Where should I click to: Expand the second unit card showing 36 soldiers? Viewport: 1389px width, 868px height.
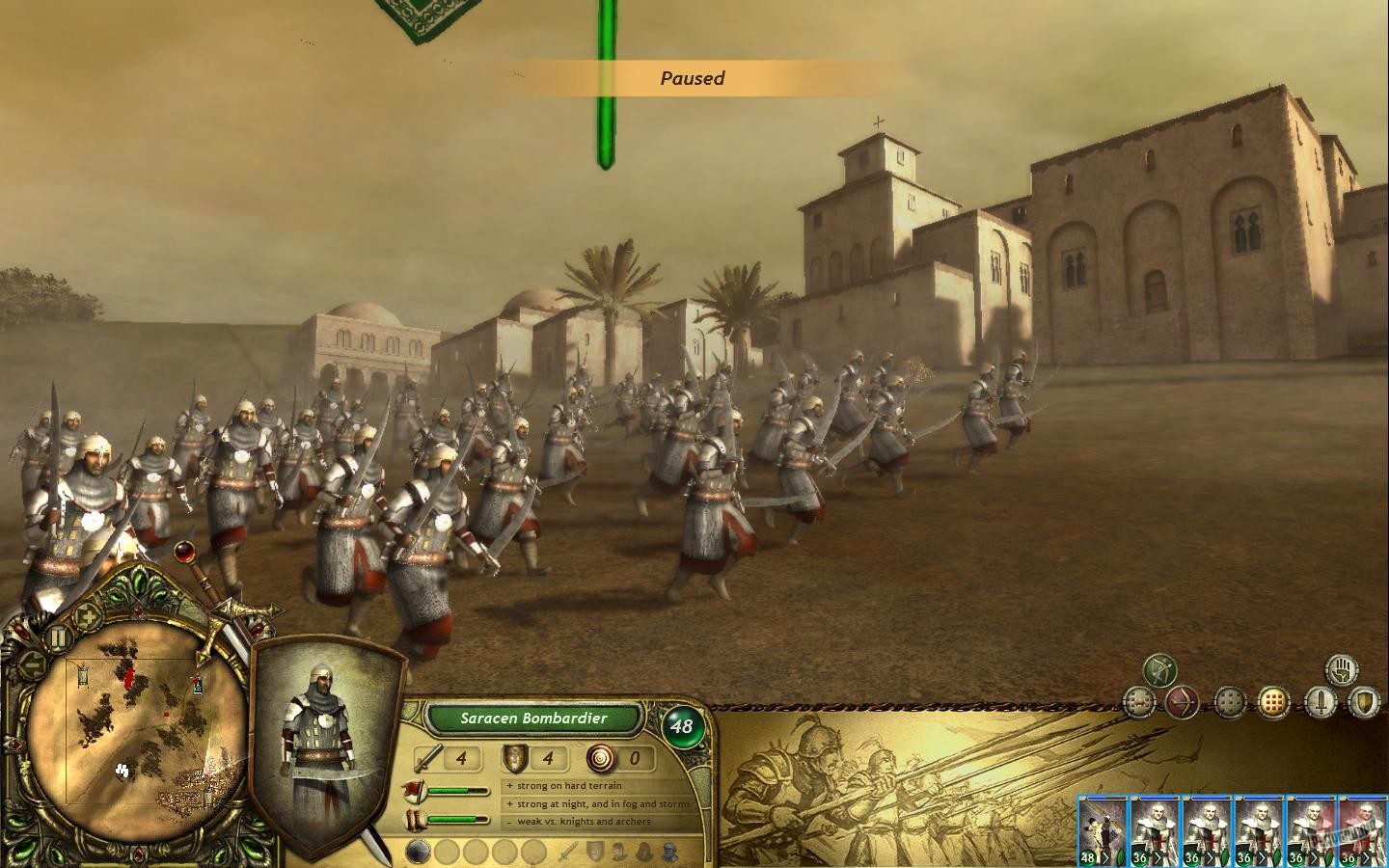1158,857
